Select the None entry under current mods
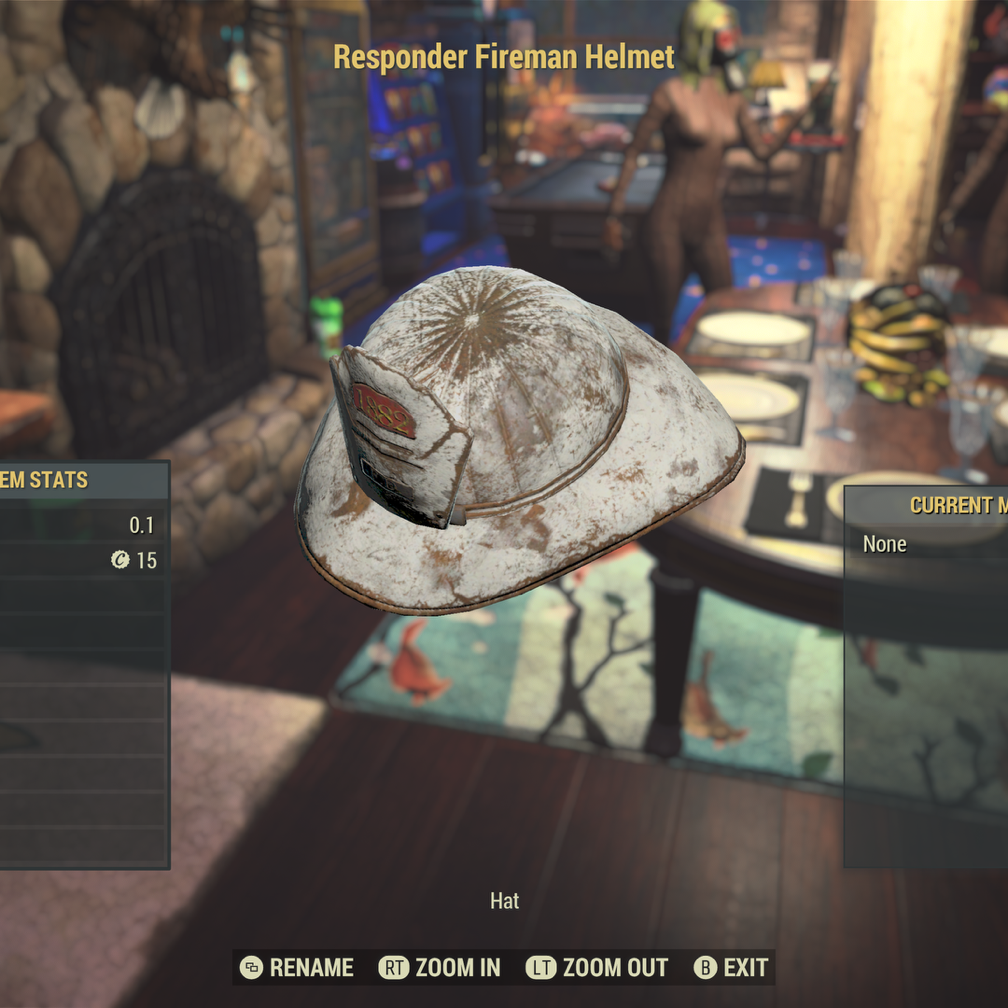Viewport: 1008px width, 1008px height. [885, 544]
